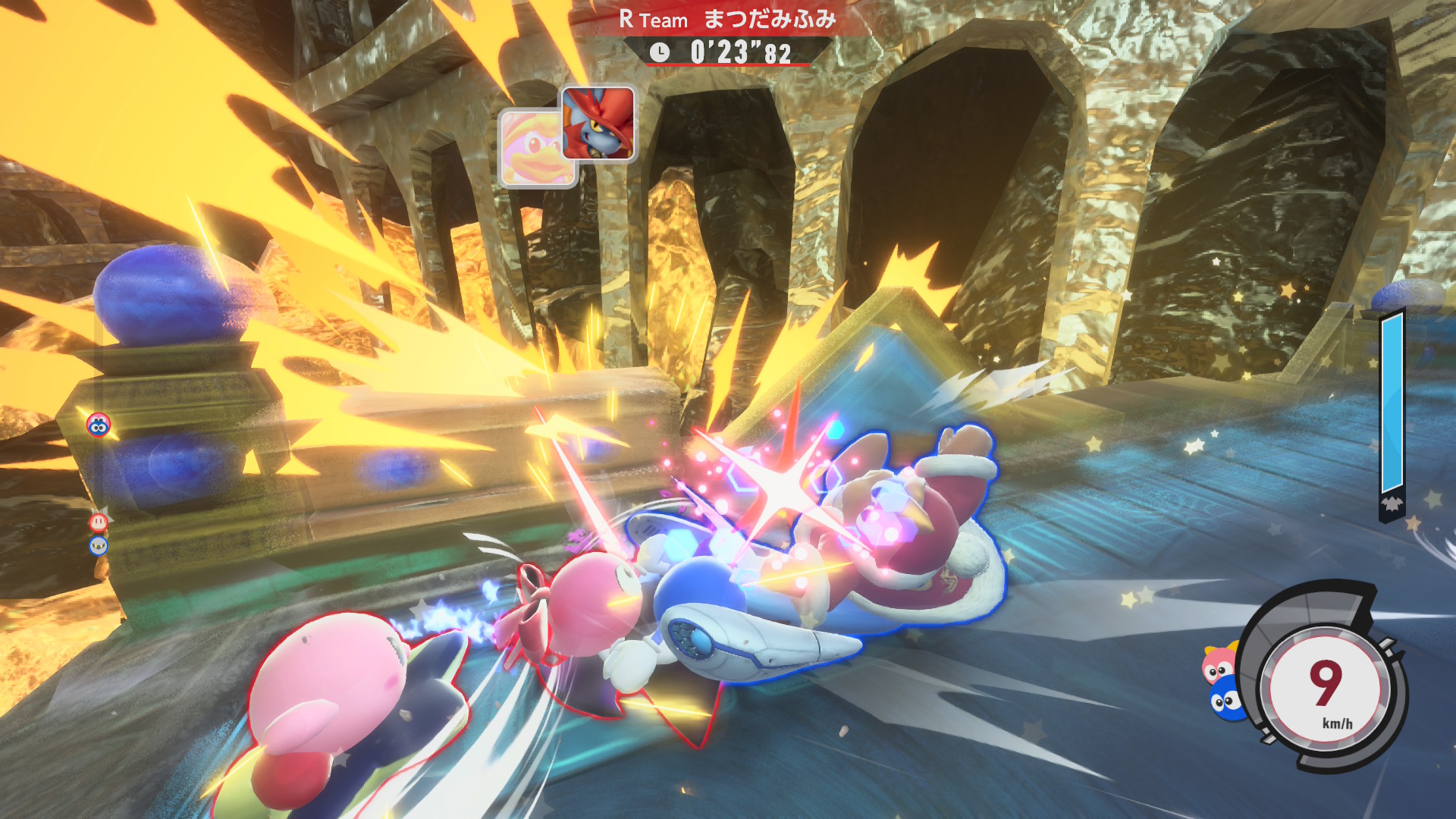
Task: Click the red-hatted rider portrait
Action: pyautogui.click(x=598, y=123)
